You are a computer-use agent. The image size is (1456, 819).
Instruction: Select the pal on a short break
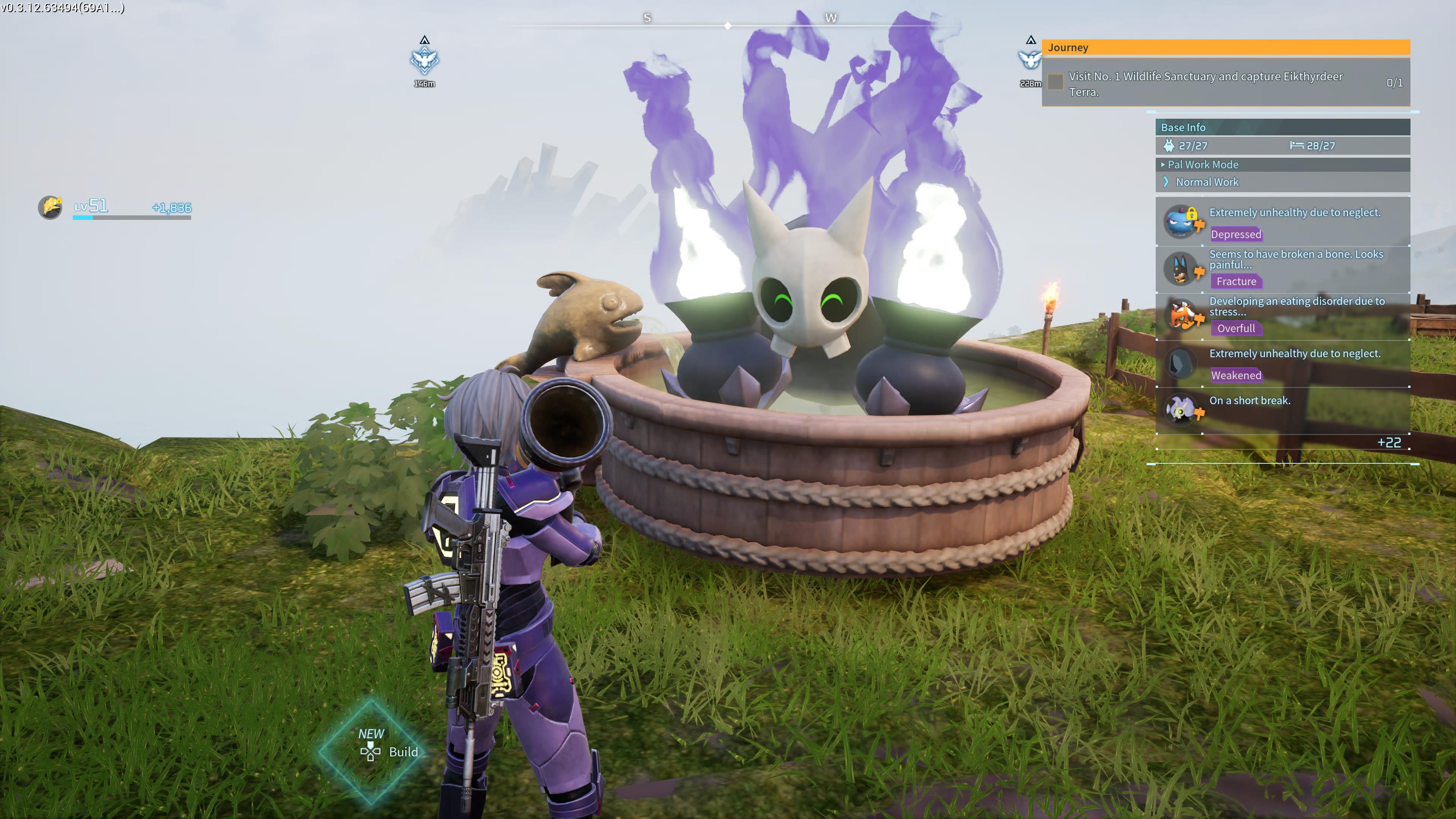click(x=1282, y=408)
